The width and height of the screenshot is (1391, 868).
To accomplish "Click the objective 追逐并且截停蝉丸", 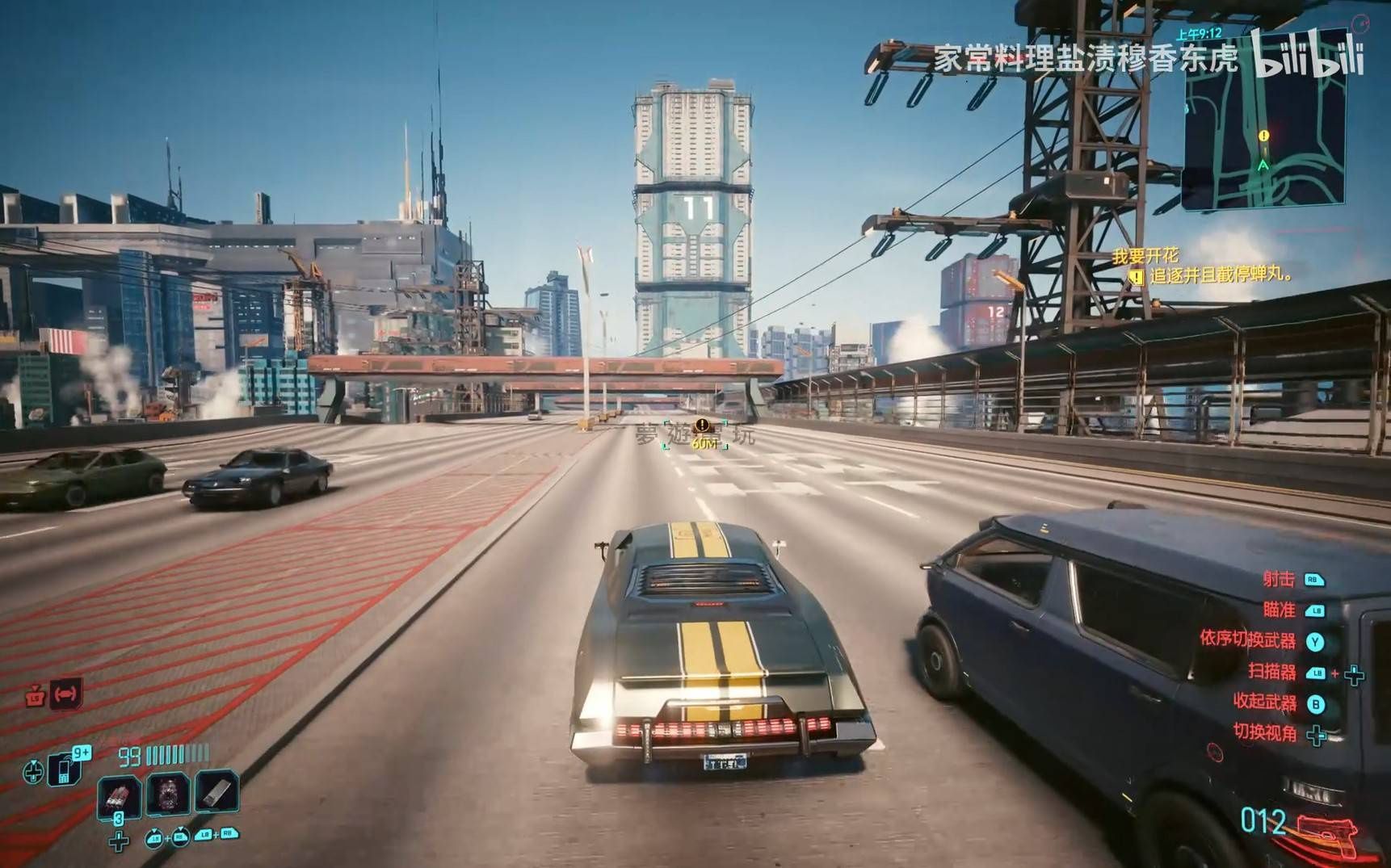I will pos(1220,275).
